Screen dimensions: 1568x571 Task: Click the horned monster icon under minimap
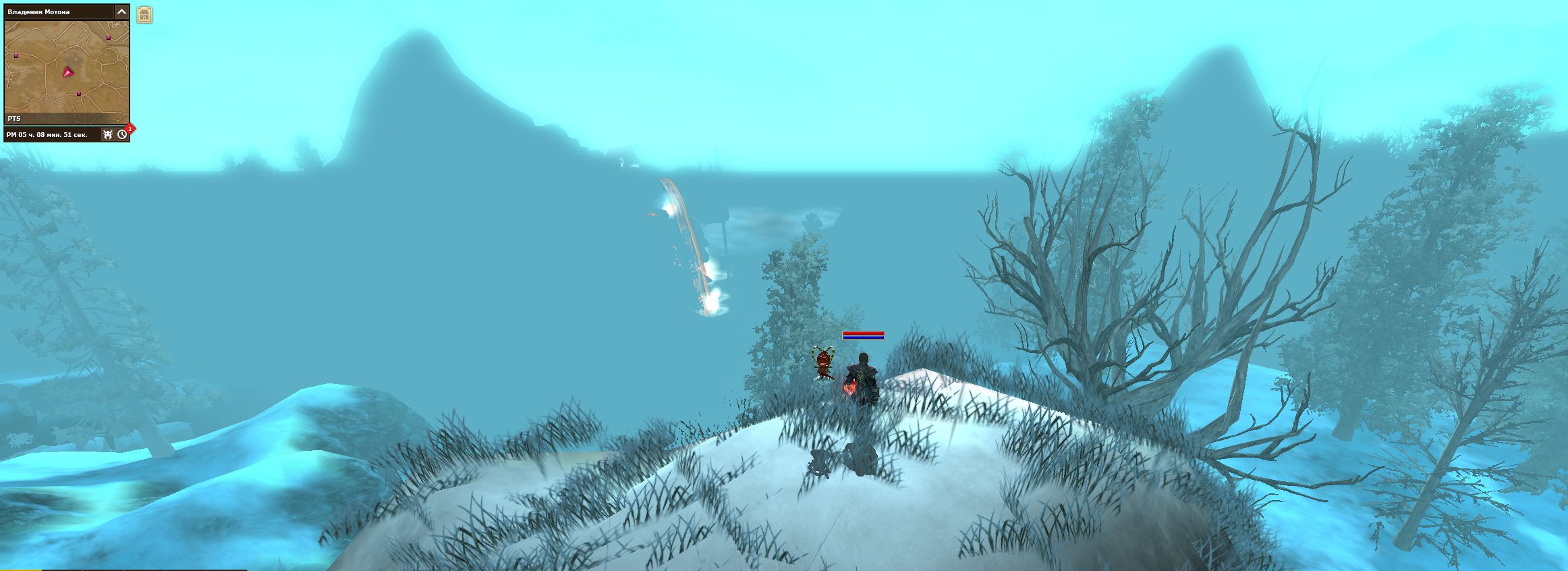point(108,134)
